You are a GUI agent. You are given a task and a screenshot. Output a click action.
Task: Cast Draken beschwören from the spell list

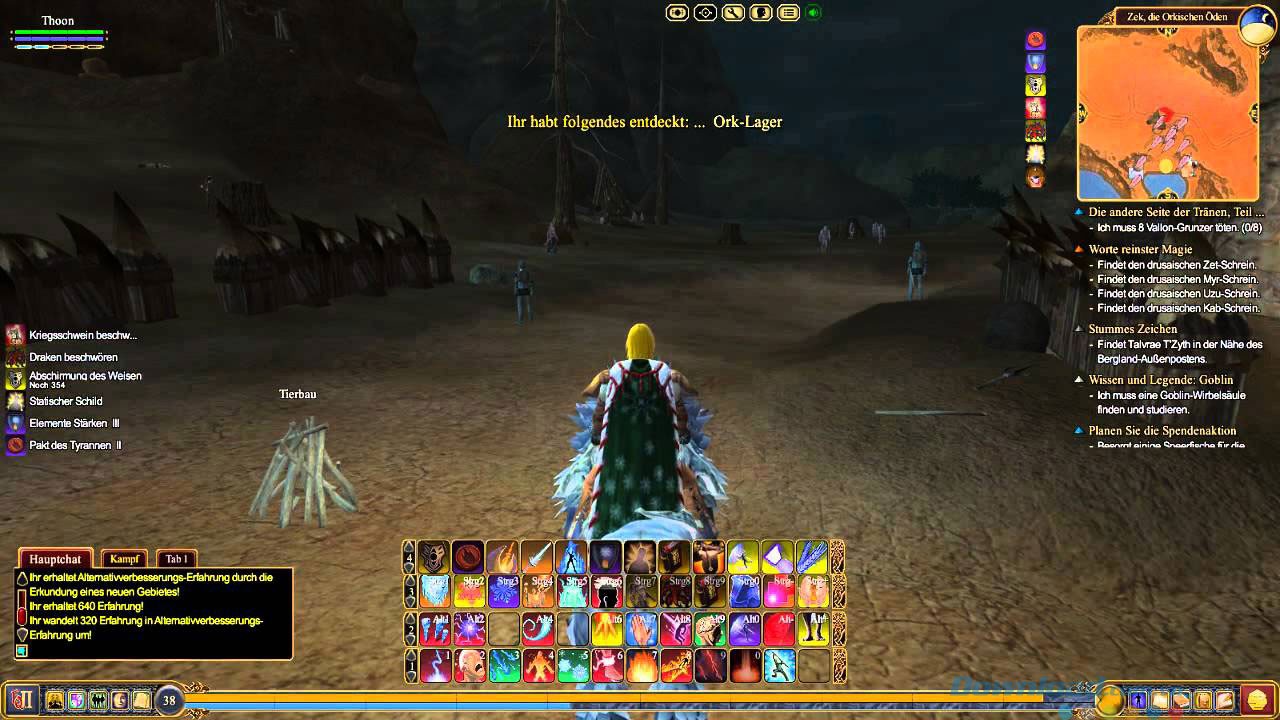(x=14, y=357)
